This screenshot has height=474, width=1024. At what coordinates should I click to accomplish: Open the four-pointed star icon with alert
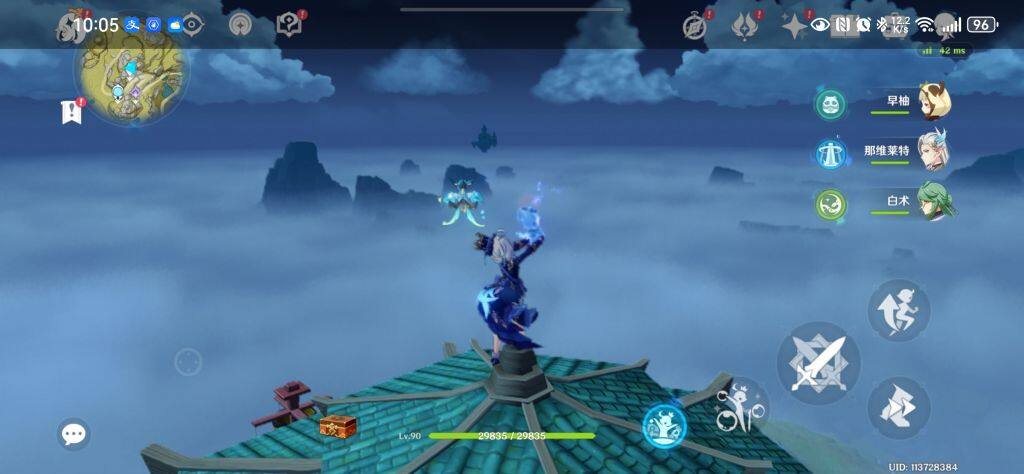(x=795, y=26)
